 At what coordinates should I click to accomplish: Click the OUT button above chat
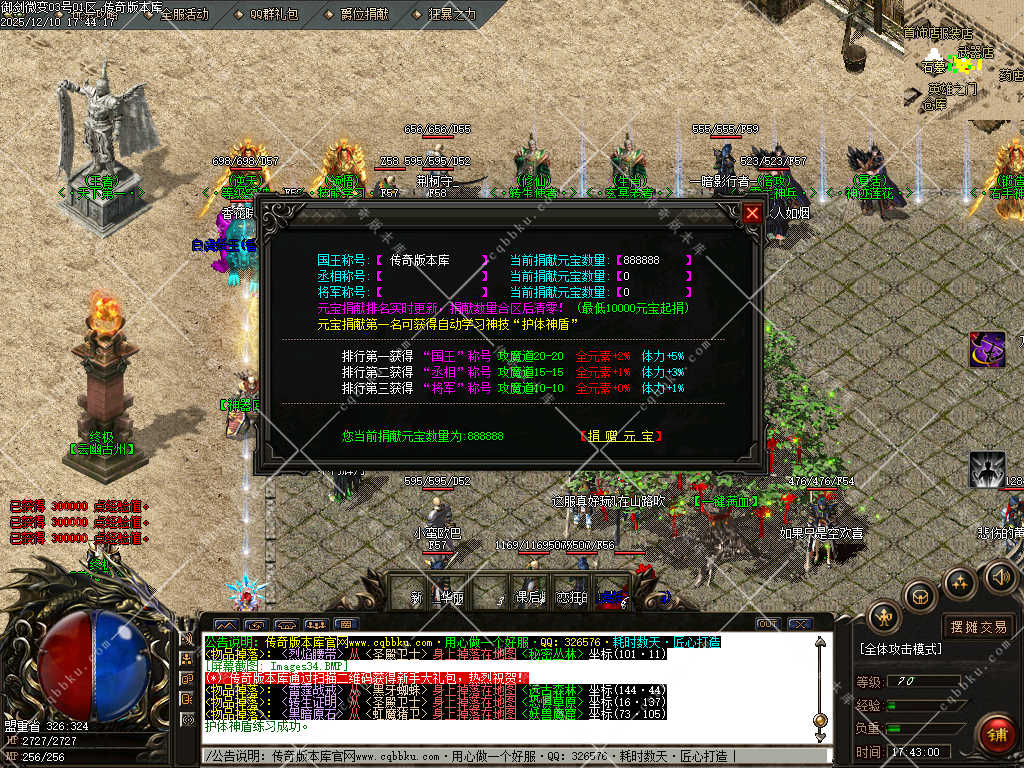[x=768, y=624]
